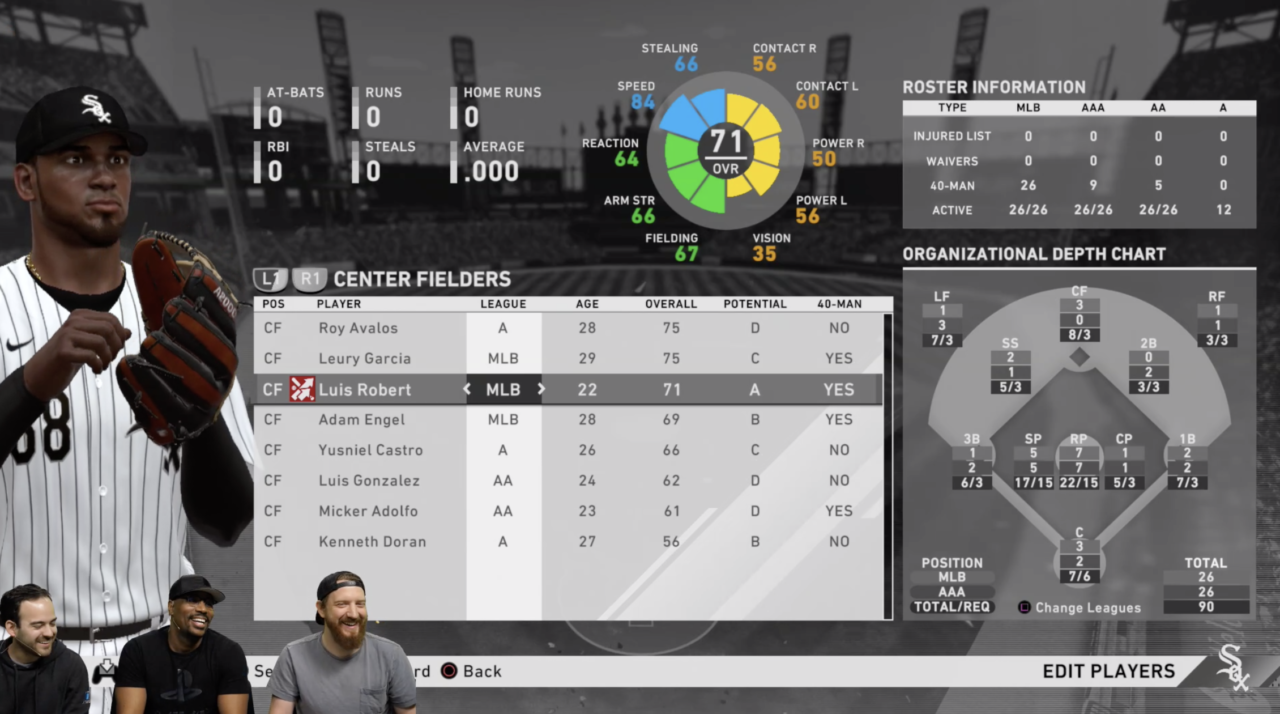The height and width of the screenshot is (714, 1280).
Task: Pick Adam Engel from the center fielders
Action: [x=361, y=419]
